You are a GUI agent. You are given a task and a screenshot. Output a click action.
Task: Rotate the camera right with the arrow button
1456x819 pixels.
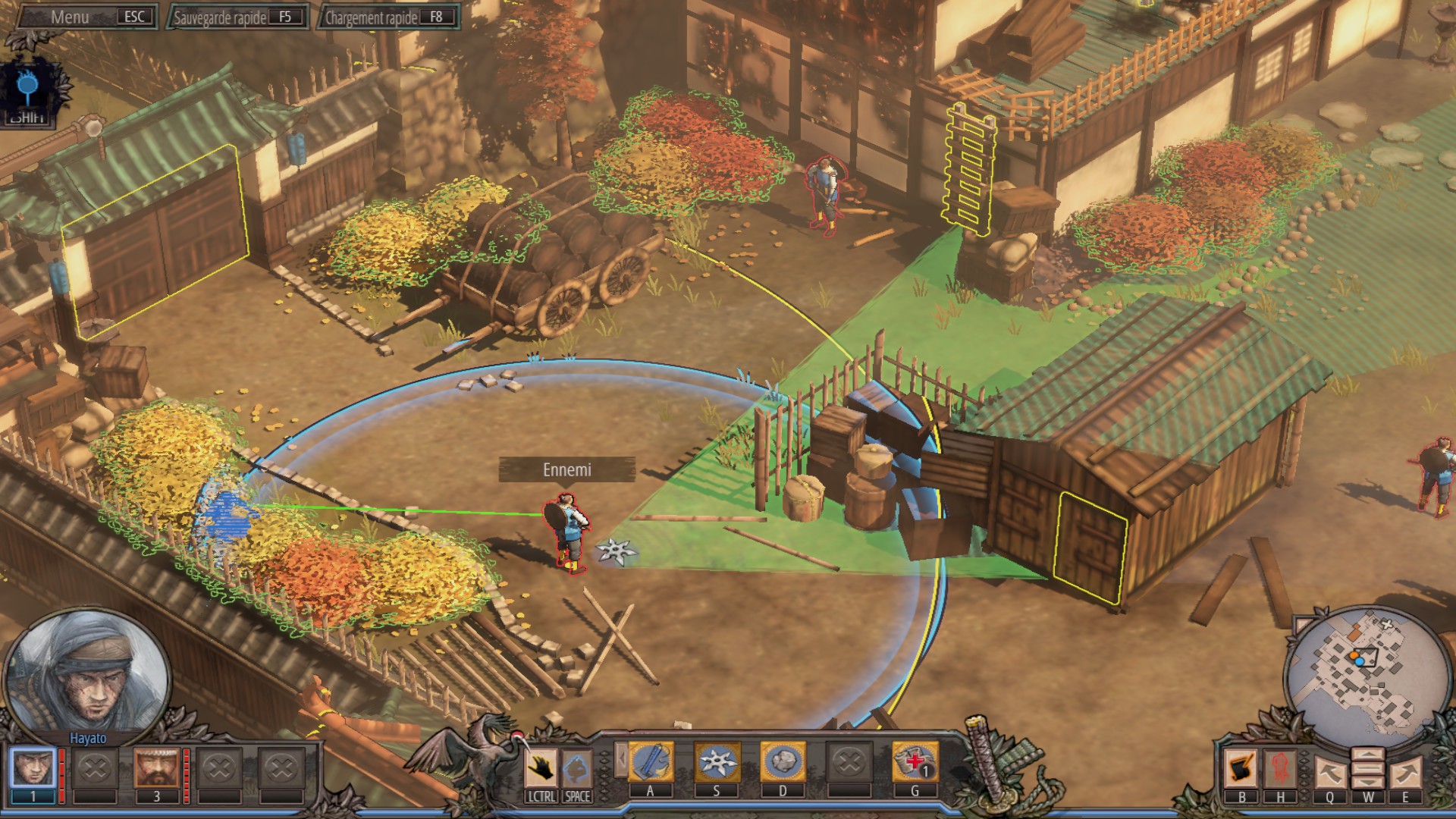point(1405,773)
